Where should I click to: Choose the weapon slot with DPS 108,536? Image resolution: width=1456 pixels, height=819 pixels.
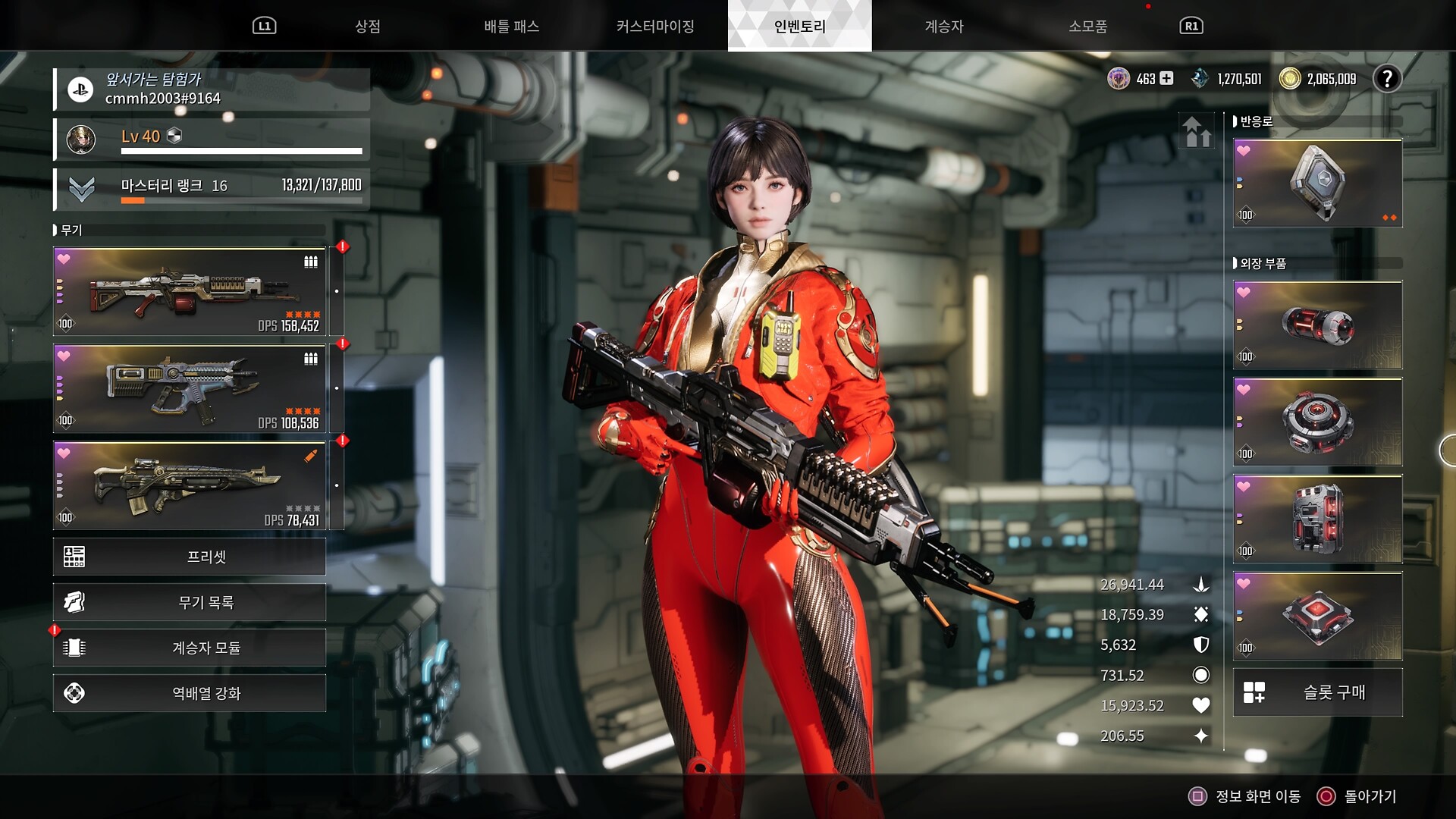click(190, 389)
